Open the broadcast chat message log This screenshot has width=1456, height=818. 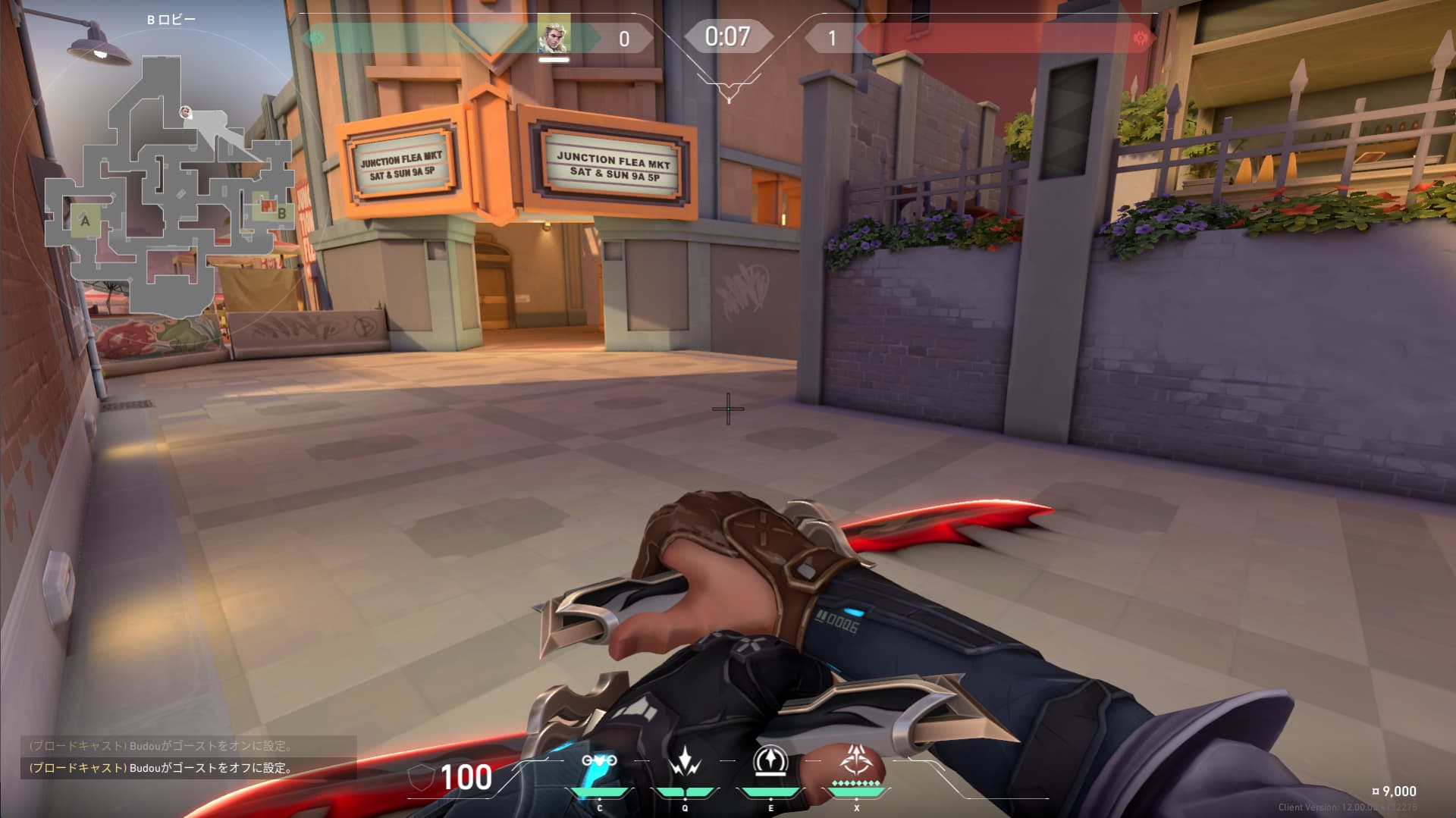pos(188,757)
